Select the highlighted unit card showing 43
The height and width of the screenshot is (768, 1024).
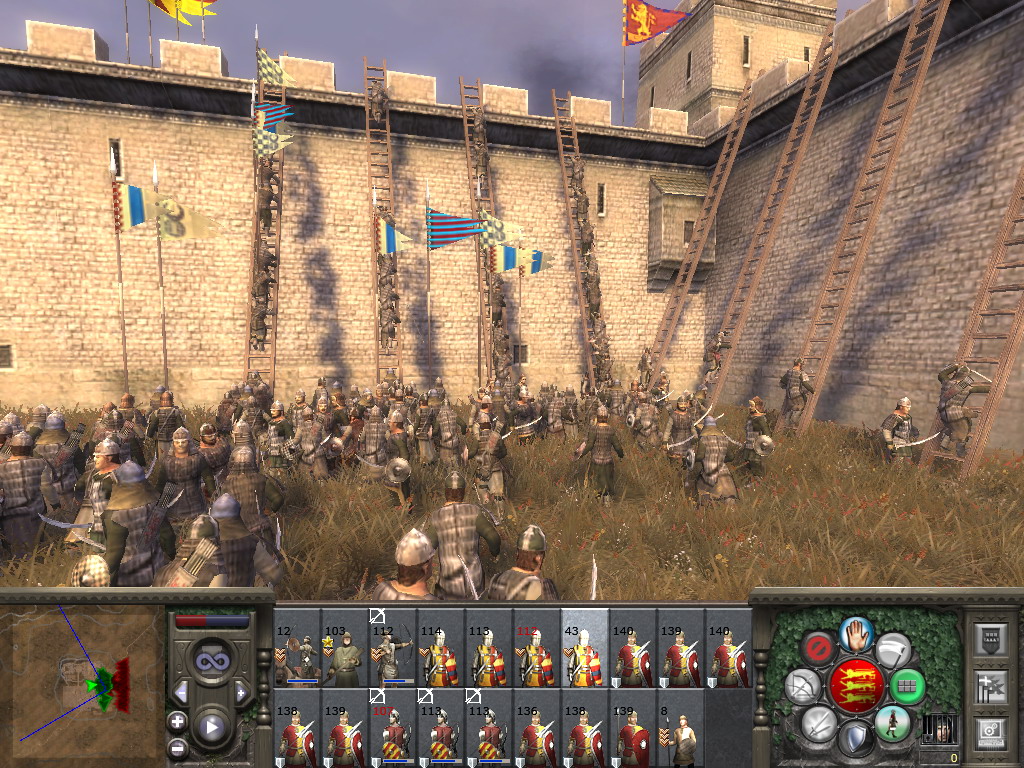pos(585,648)
